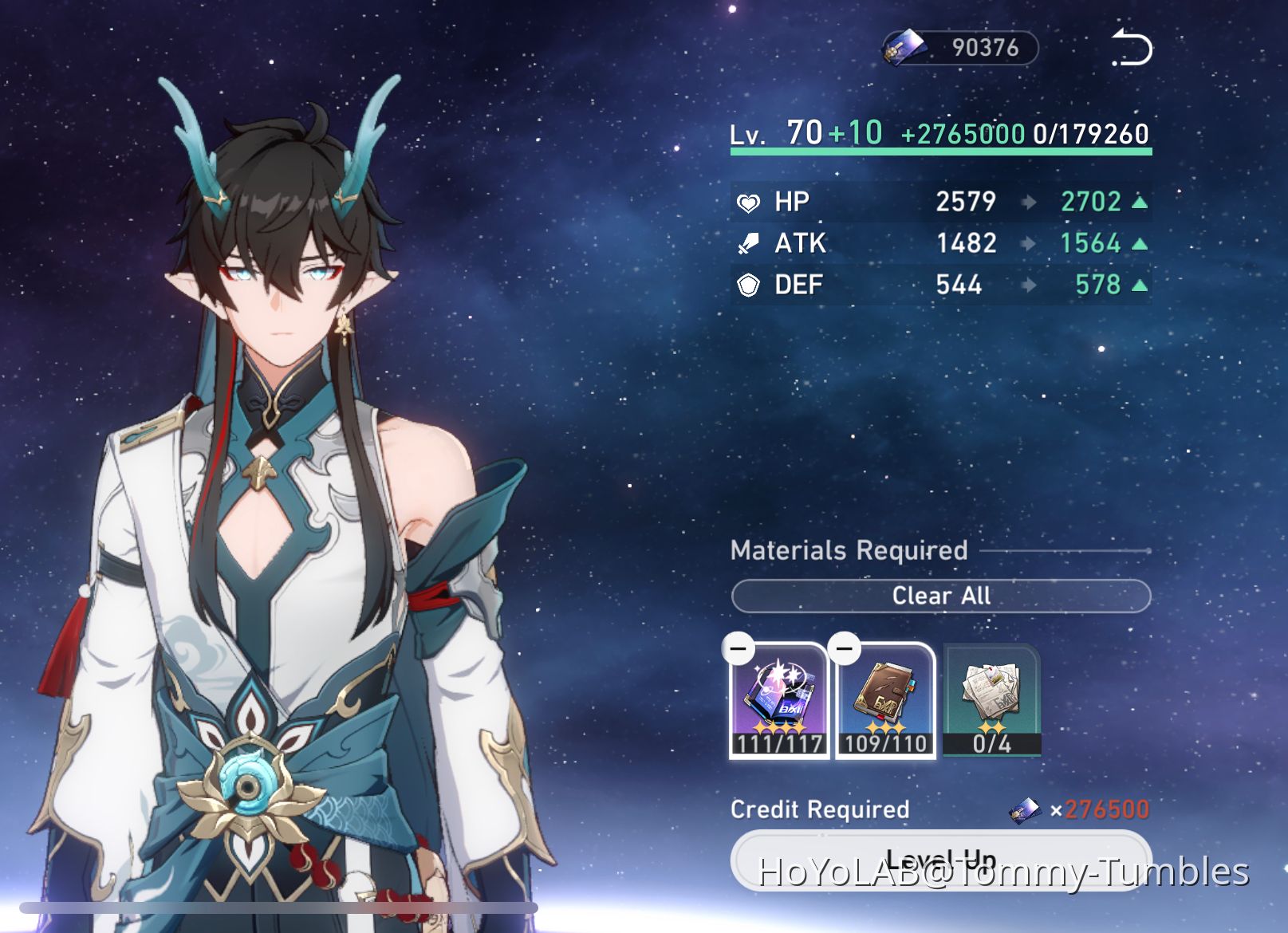The height and width of the screenshot is (933, 1288).
Task: Remove Adventure Log using its minus toggle
Action: [x=845, y=648]
